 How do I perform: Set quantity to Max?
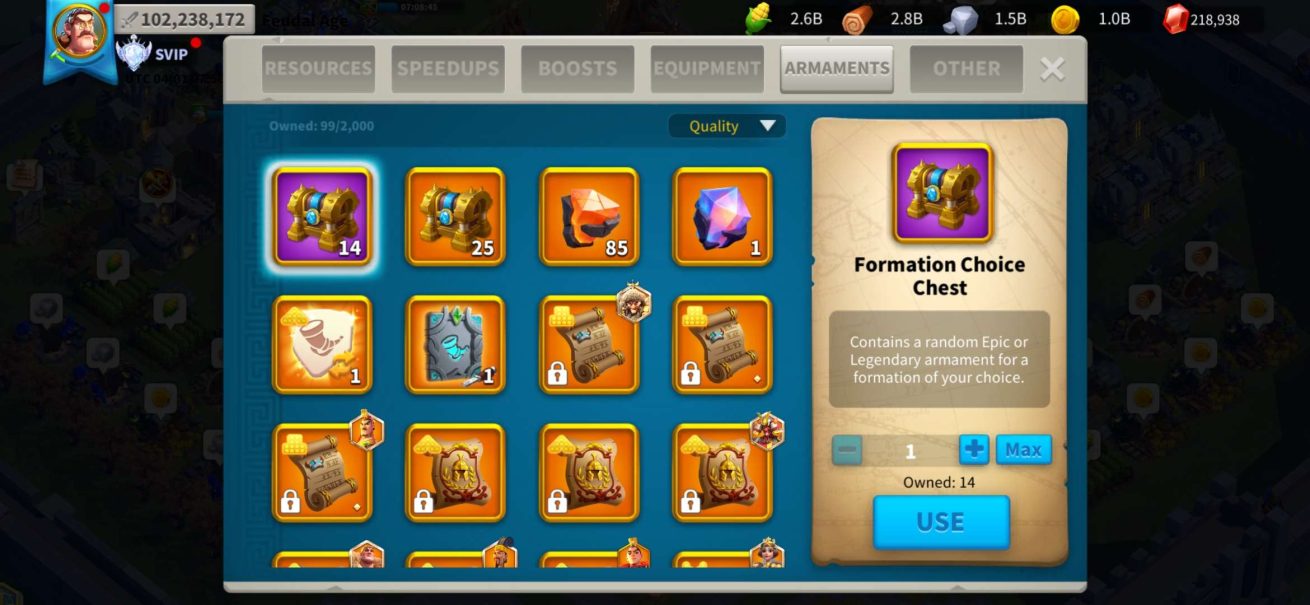coord(1023,450)
